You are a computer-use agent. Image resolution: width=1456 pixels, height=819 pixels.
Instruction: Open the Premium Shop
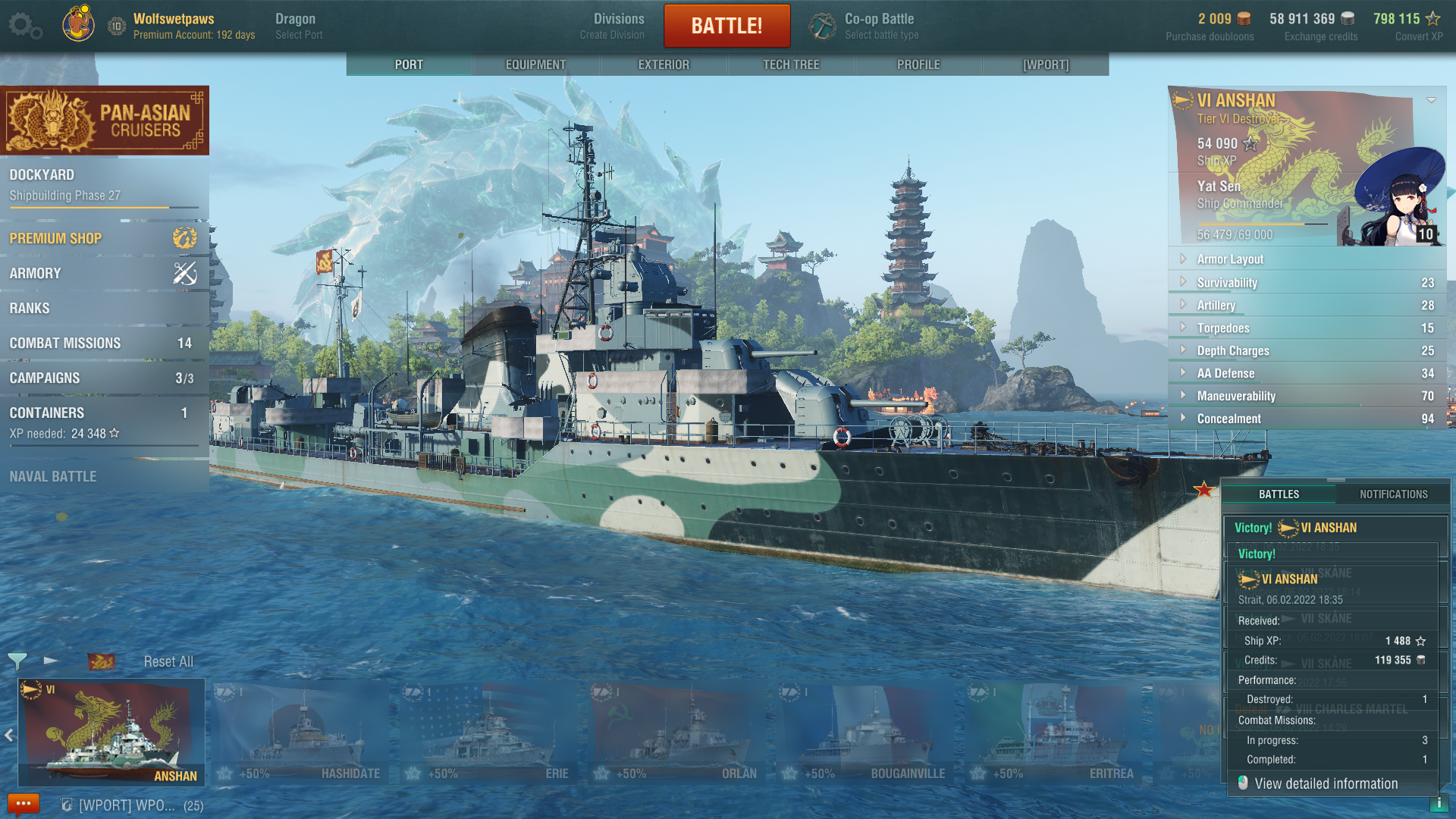(102, 238)
